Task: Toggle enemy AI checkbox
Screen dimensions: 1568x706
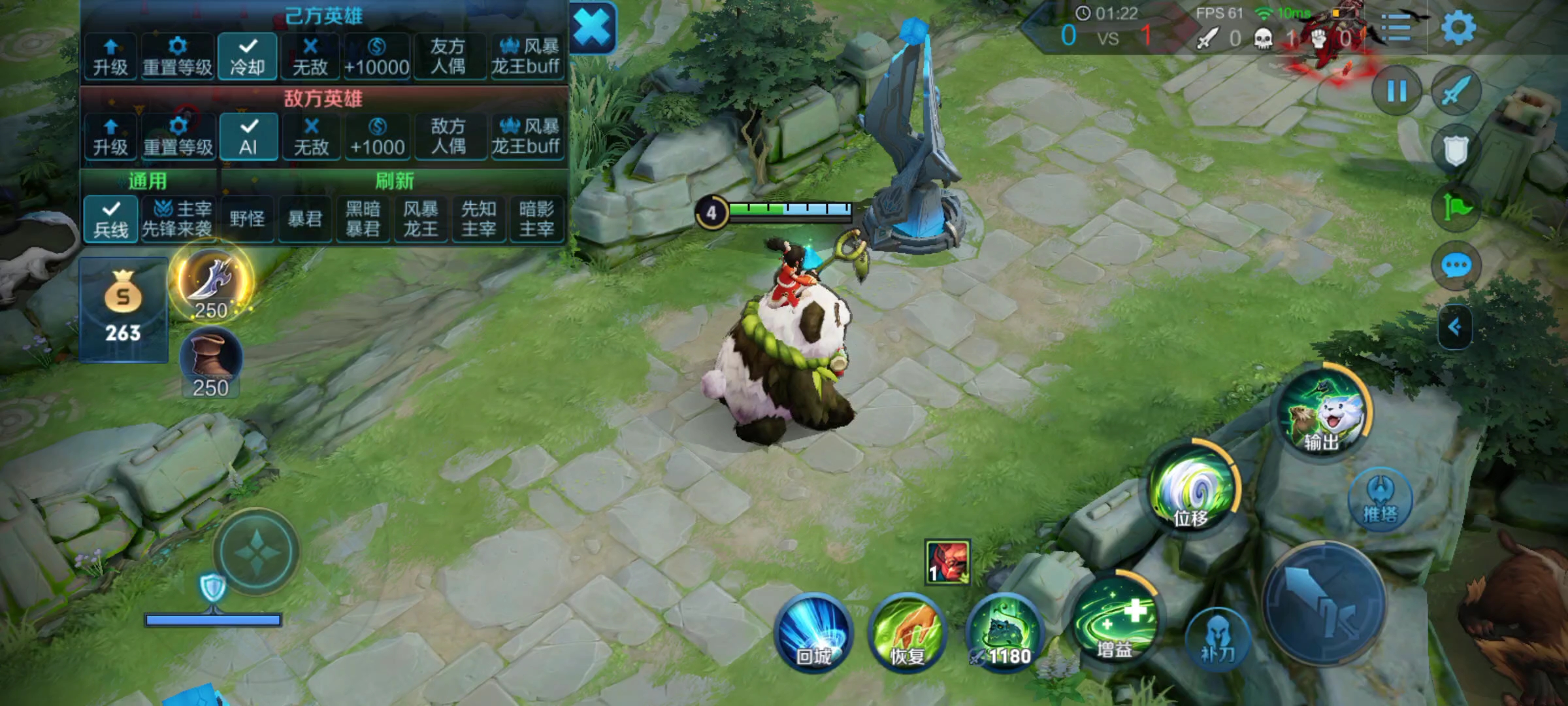Action: [248, 137]
